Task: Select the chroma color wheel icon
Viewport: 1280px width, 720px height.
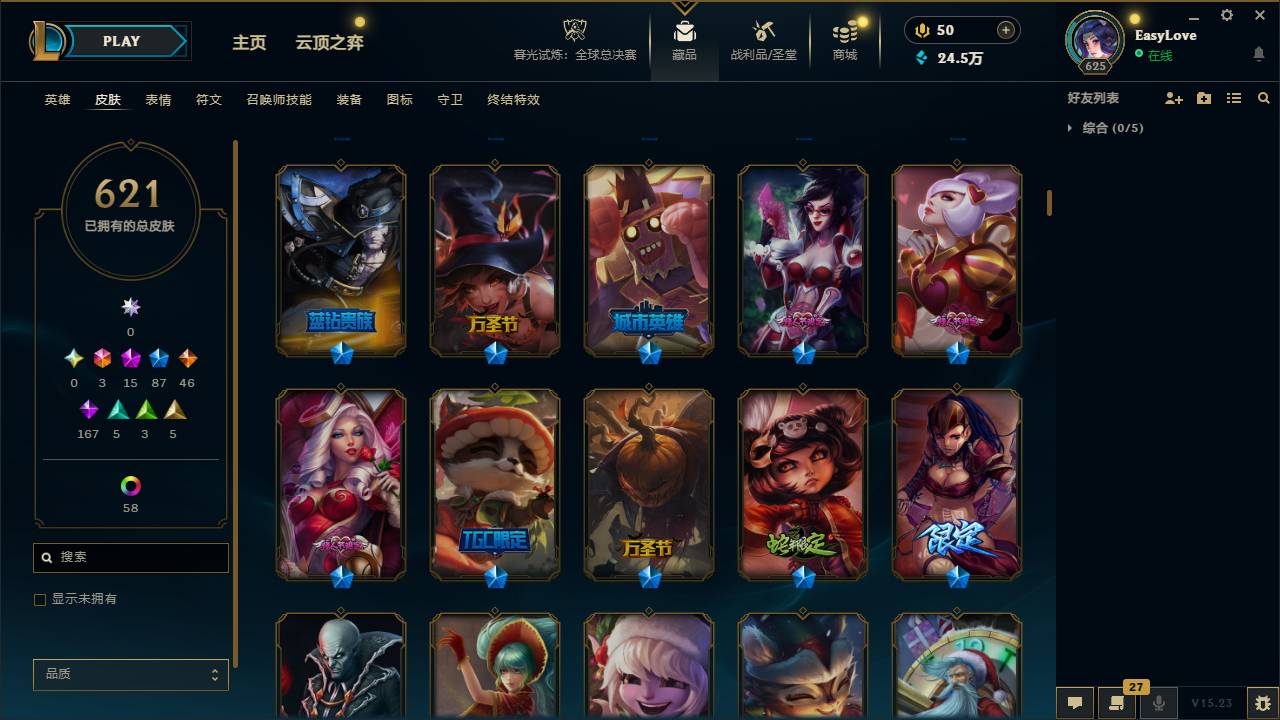Action: [x=129, y=487]
